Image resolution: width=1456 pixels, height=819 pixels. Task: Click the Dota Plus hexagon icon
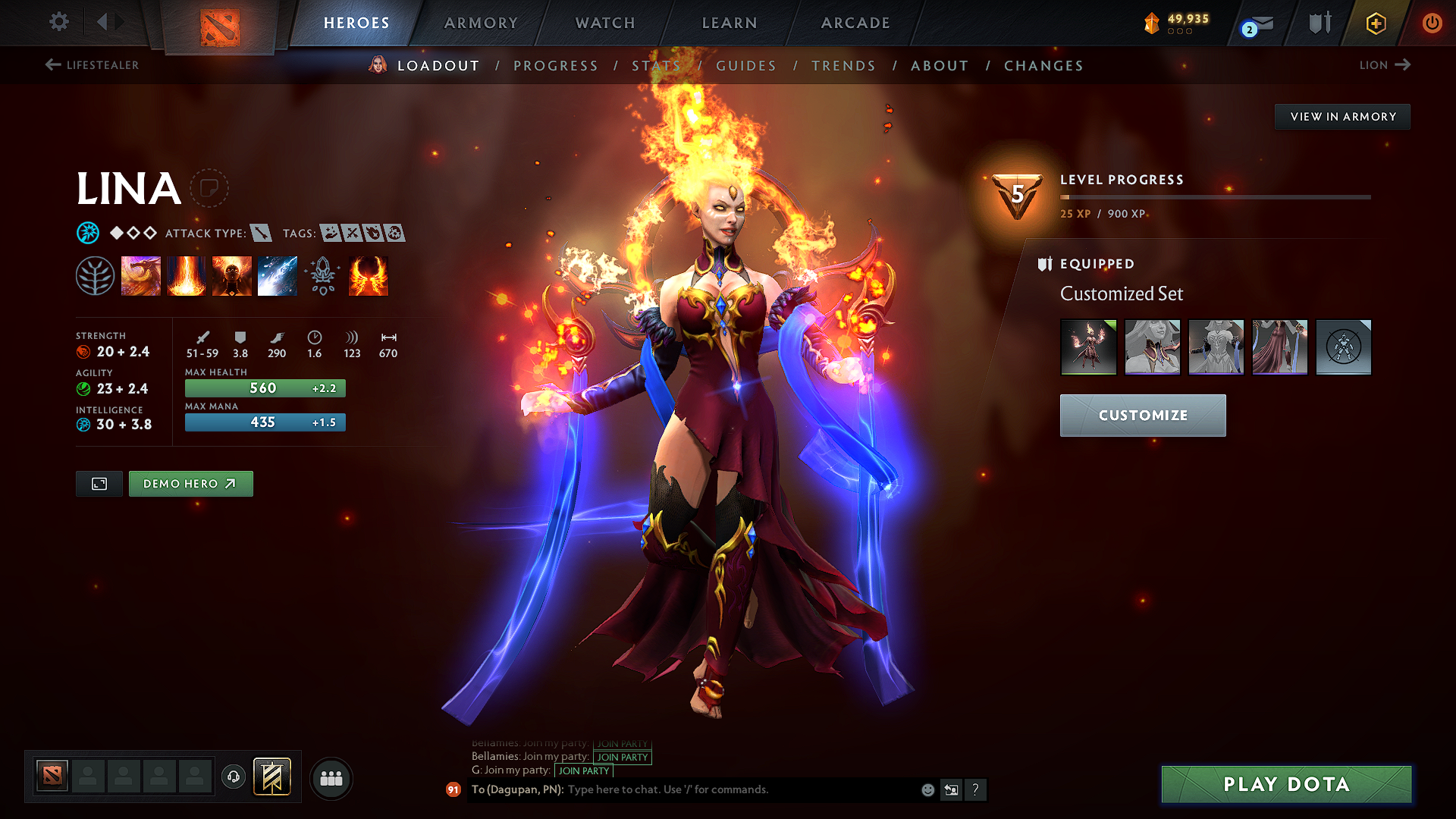pyautogui.click(x=1375, y=23)
